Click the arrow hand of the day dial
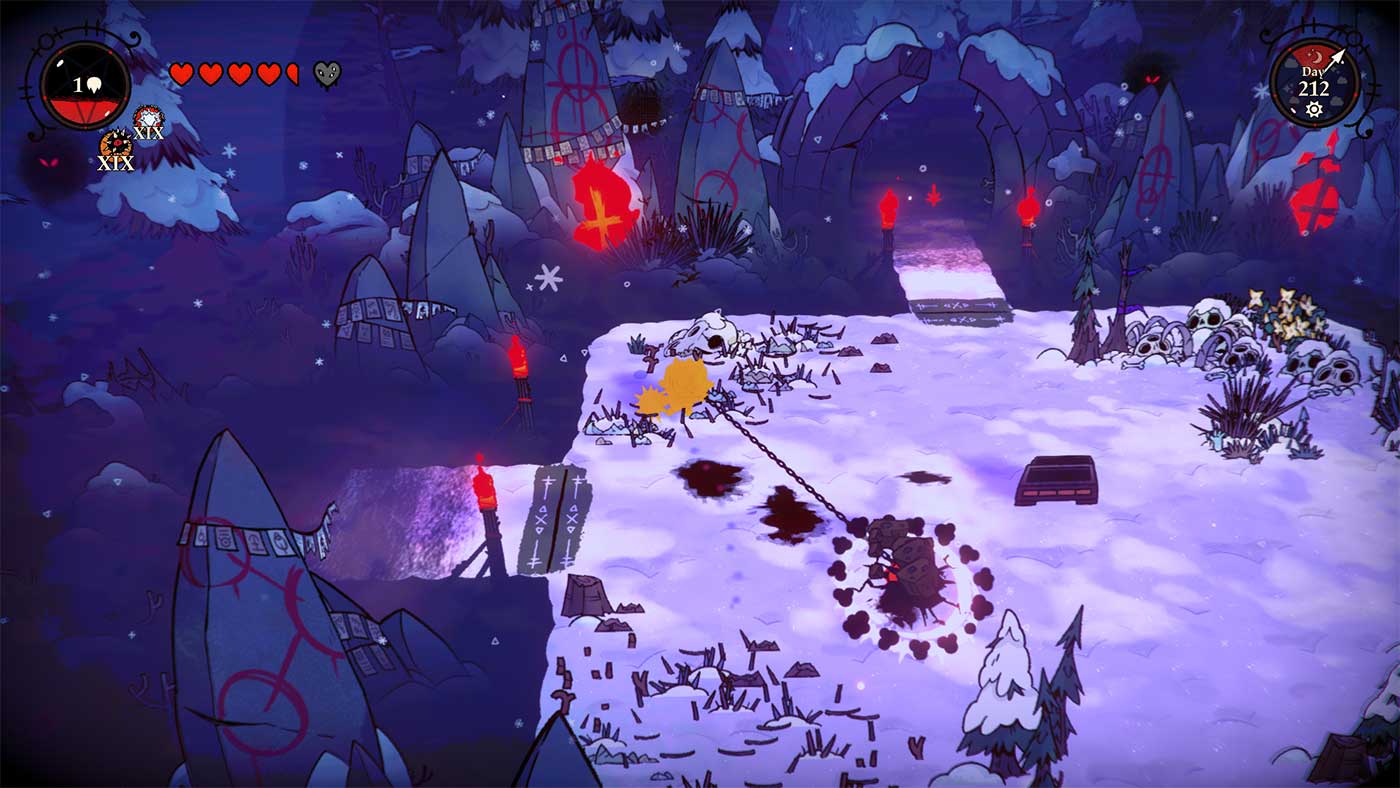This screenshot has height=788, width=1400. 1336,58
